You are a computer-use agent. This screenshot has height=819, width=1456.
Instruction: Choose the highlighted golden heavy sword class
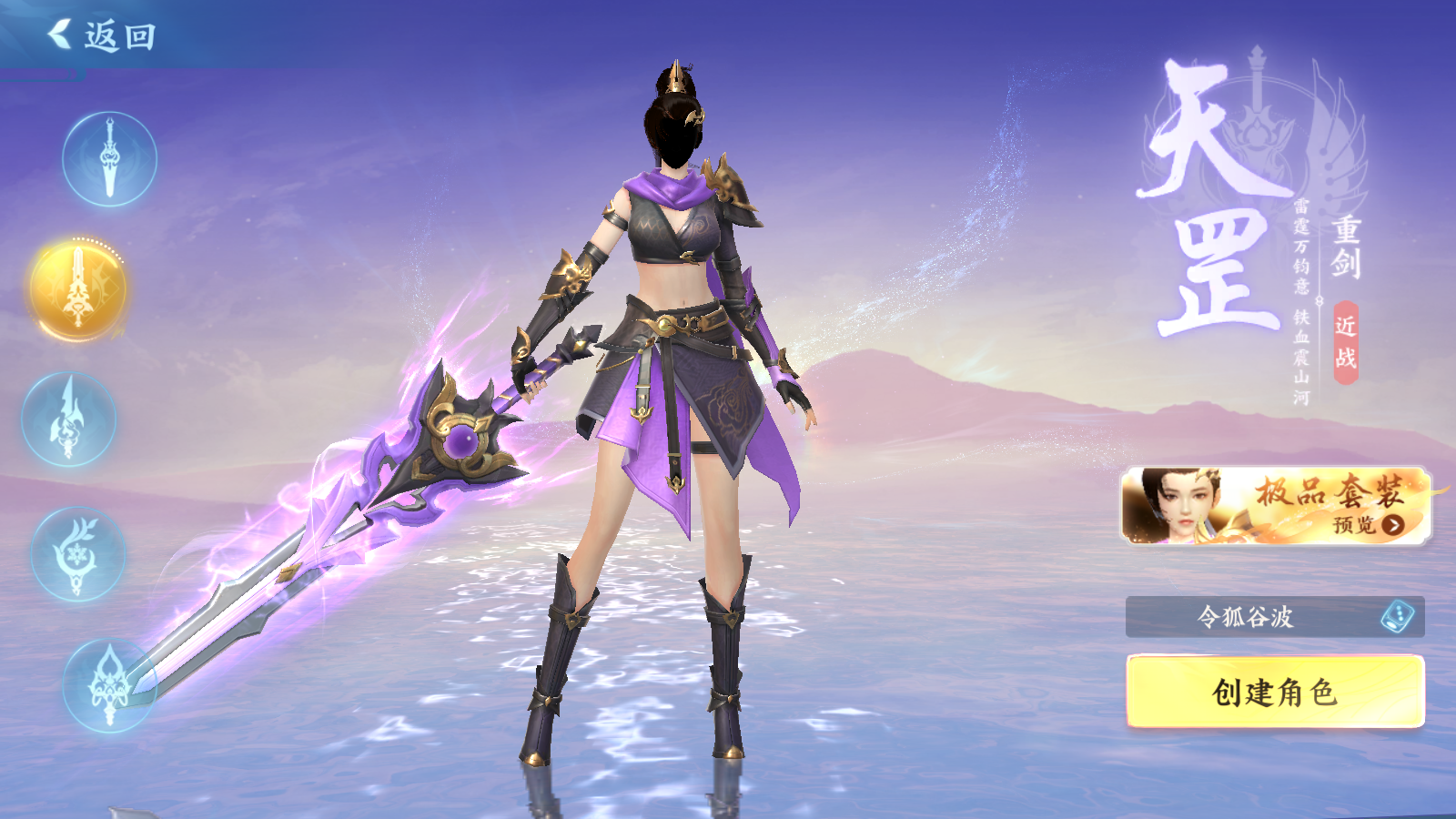78,290
